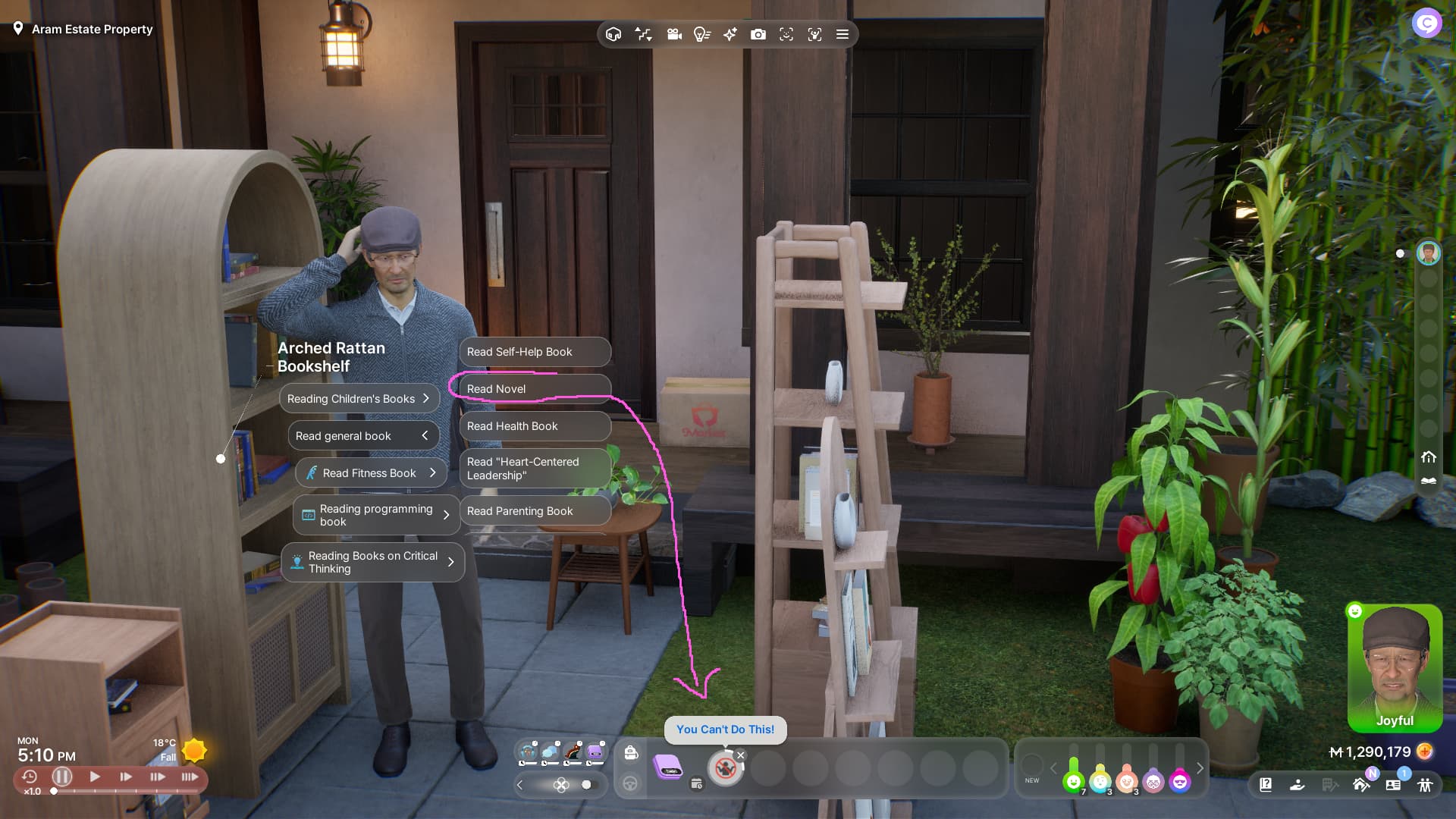This screenshot has width=1456, height=819.
Task: Select Read Self-Help Book
Action: 534,352
